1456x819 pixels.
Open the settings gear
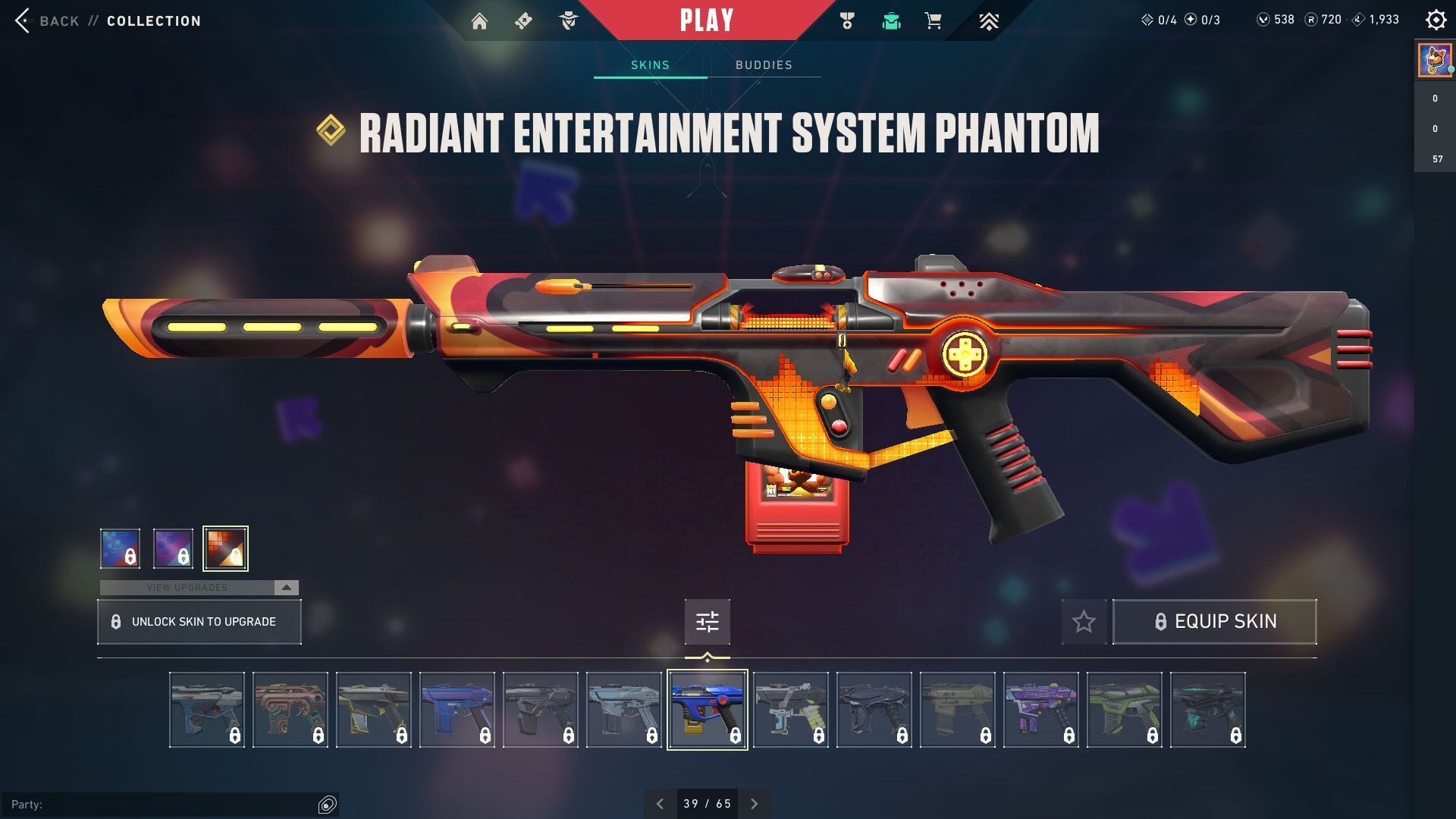point(1437,20)
